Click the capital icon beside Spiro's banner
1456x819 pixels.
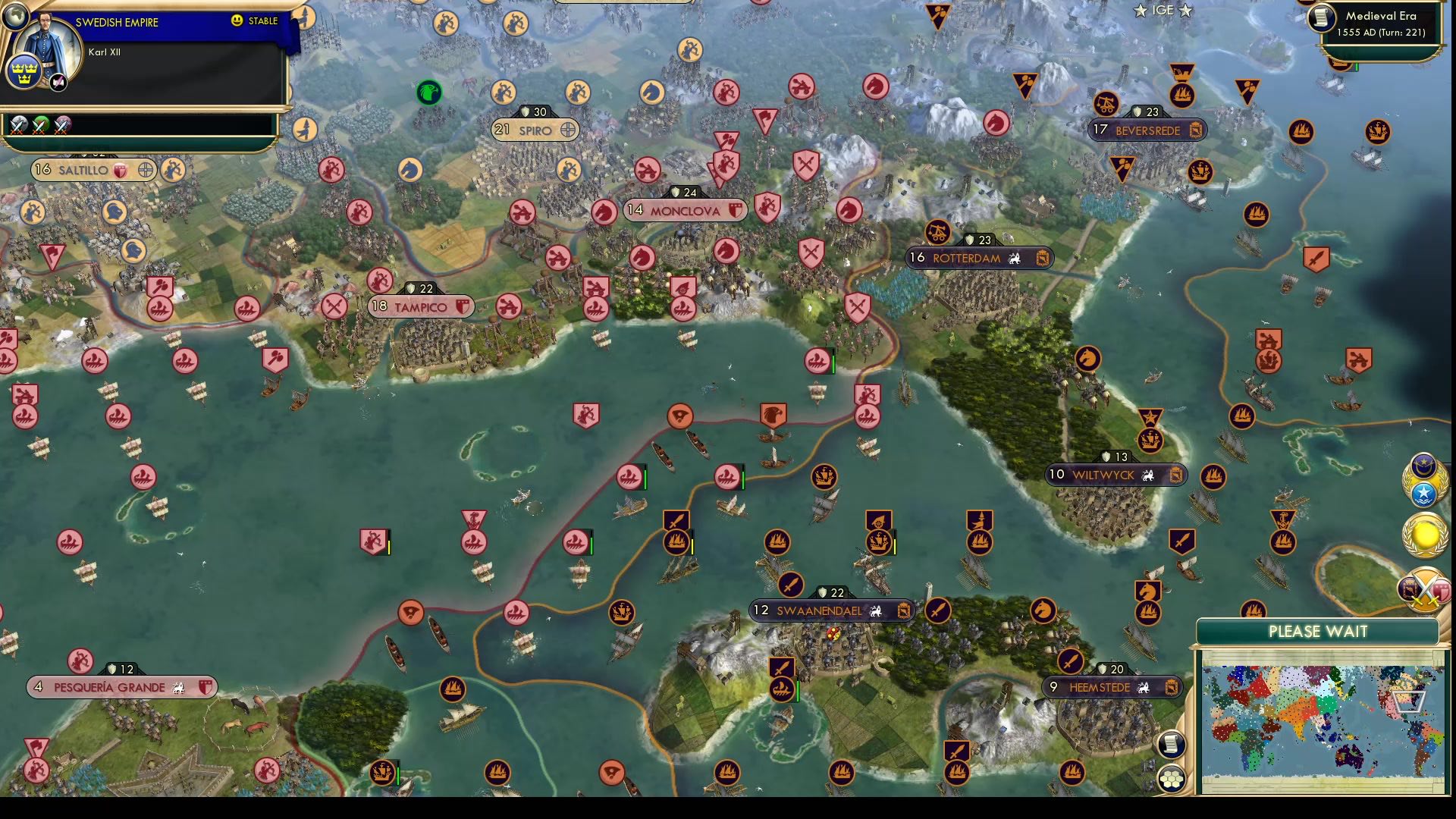coord(566,130)
